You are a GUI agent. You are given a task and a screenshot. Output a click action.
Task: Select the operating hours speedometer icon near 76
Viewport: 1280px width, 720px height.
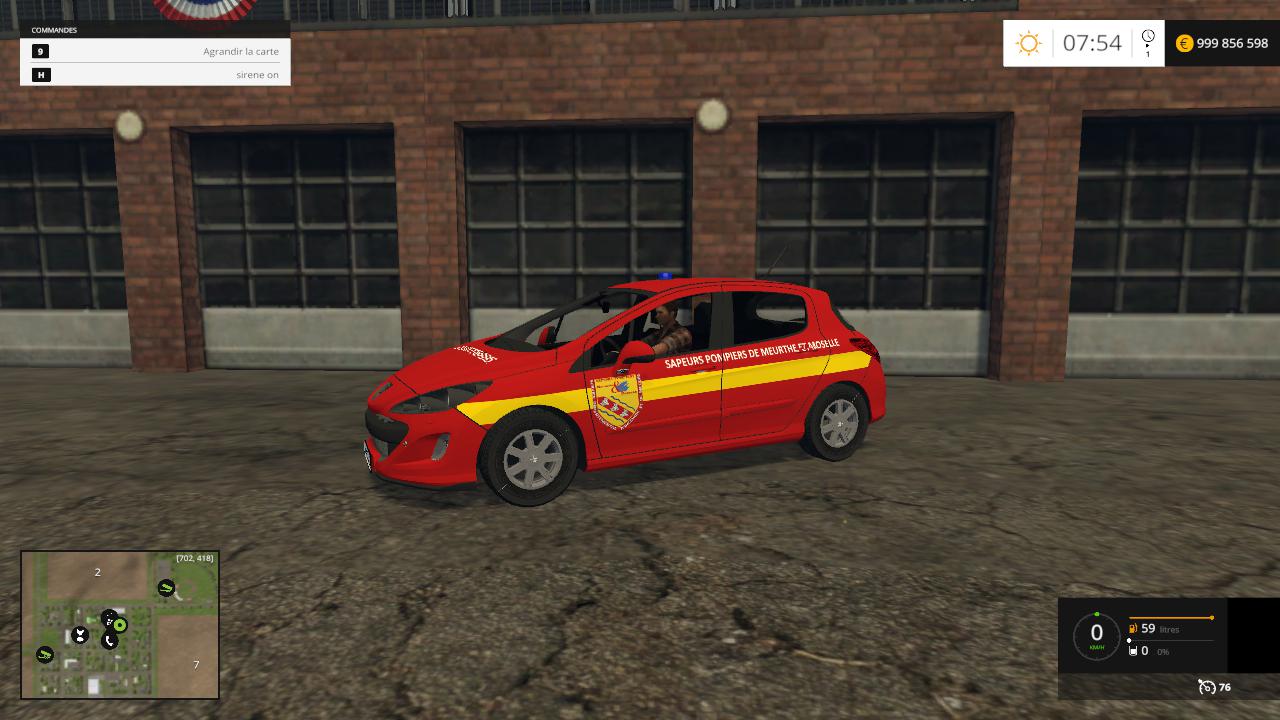coord(1207,687)
